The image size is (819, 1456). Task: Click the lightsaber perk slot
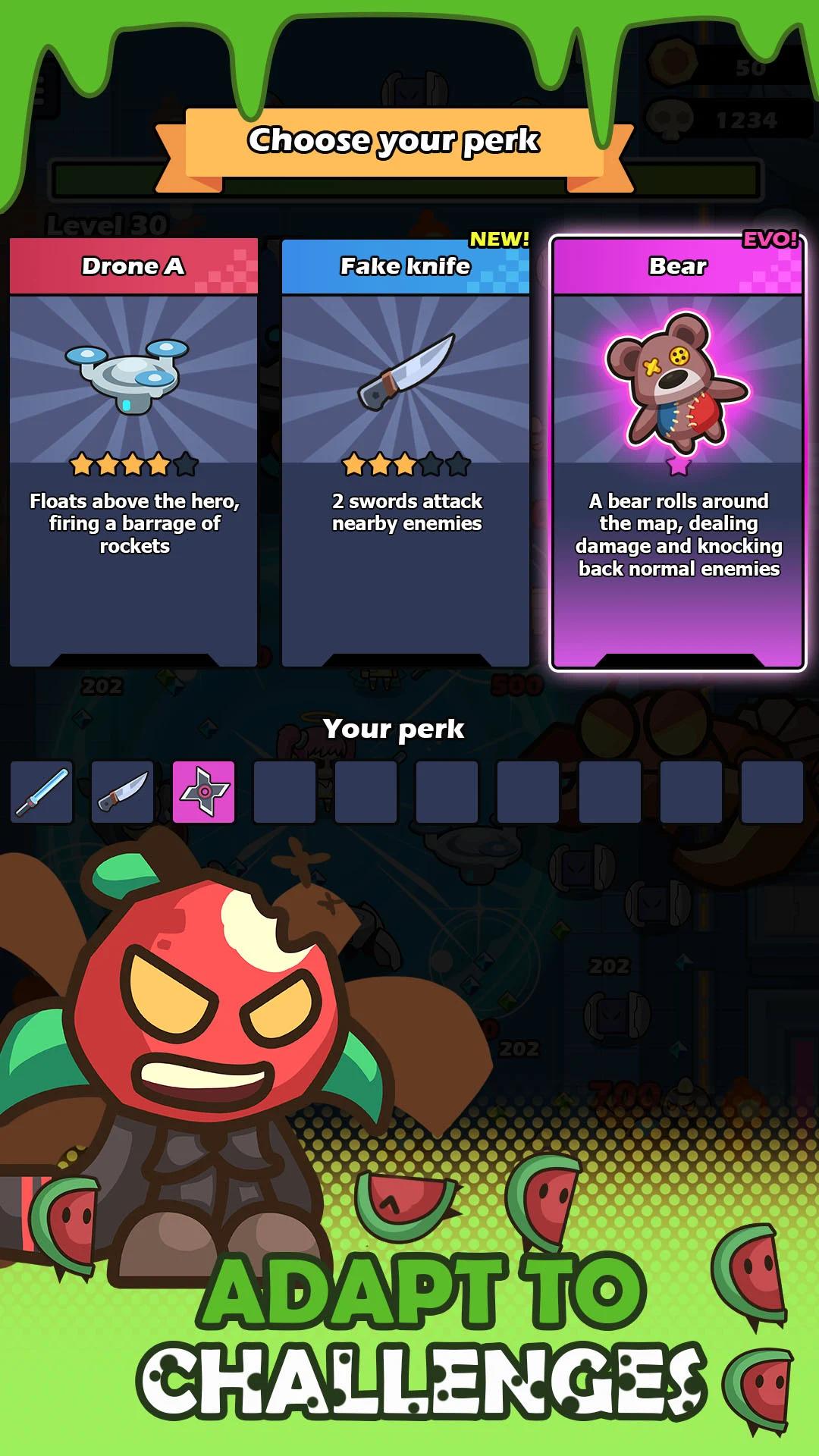[x=42, y=792]
